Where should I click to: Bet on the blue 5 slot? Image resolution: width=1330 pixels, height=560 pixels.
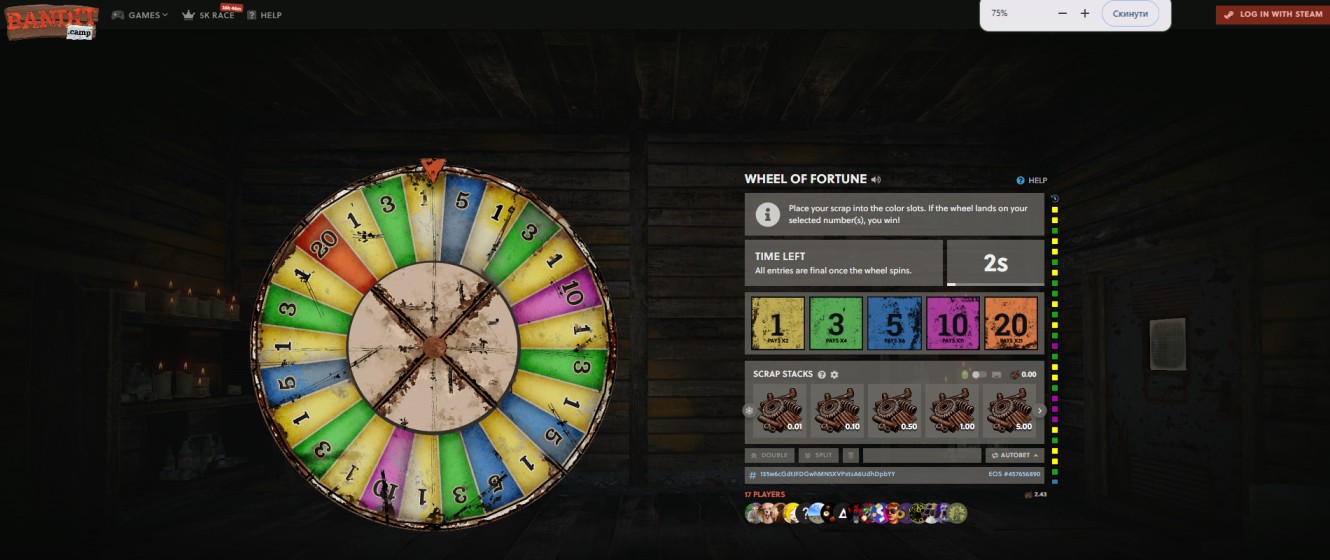tap(894, 323)
